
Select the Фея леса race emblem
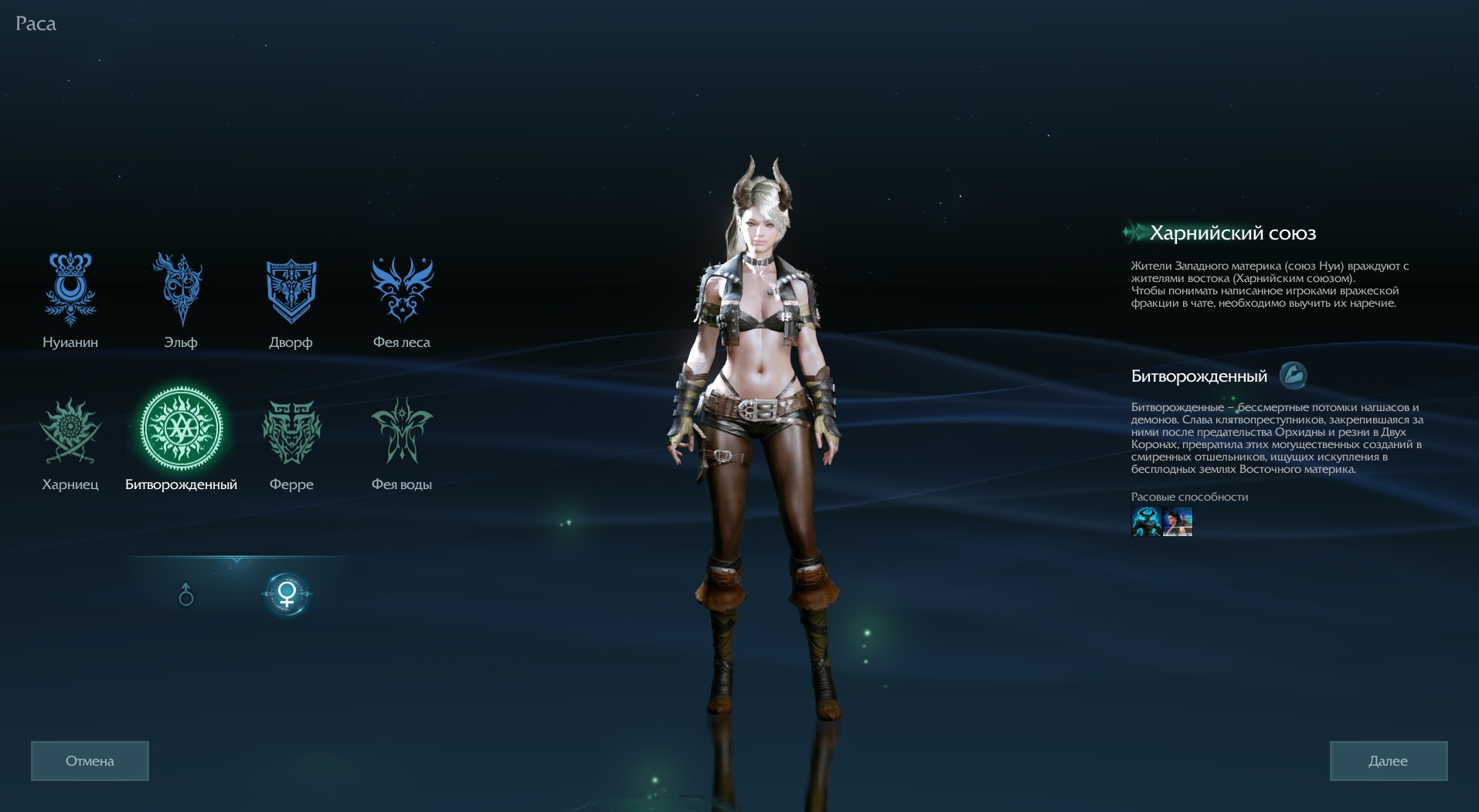pos(402,290)
